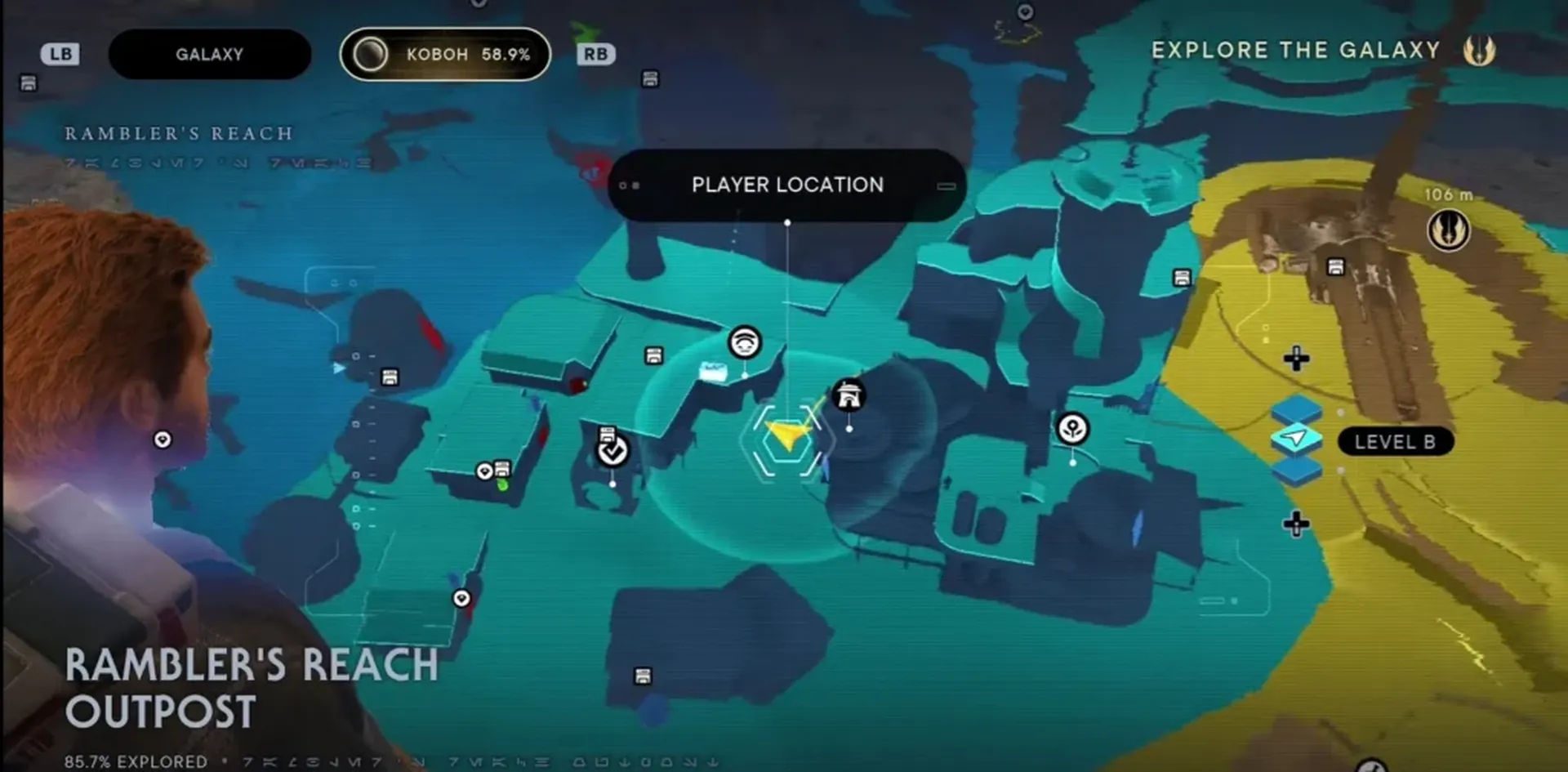The image size is (1568, 772).
Task: Select the Koboh 58.9% planet tab
Action: pyautogui.click(x=445, y=55)
